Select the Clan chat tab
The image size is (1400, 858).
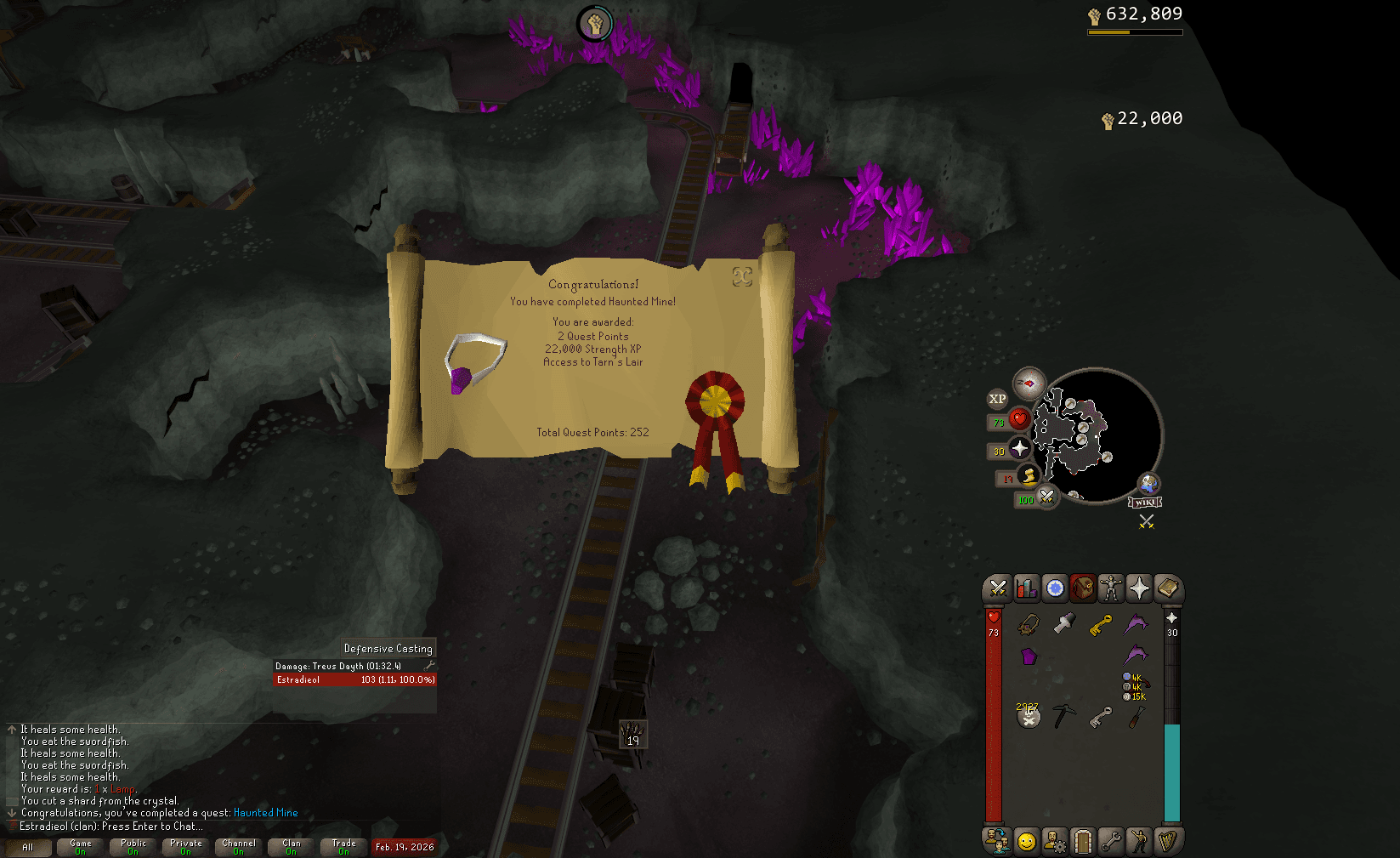(x=292, y=847)
